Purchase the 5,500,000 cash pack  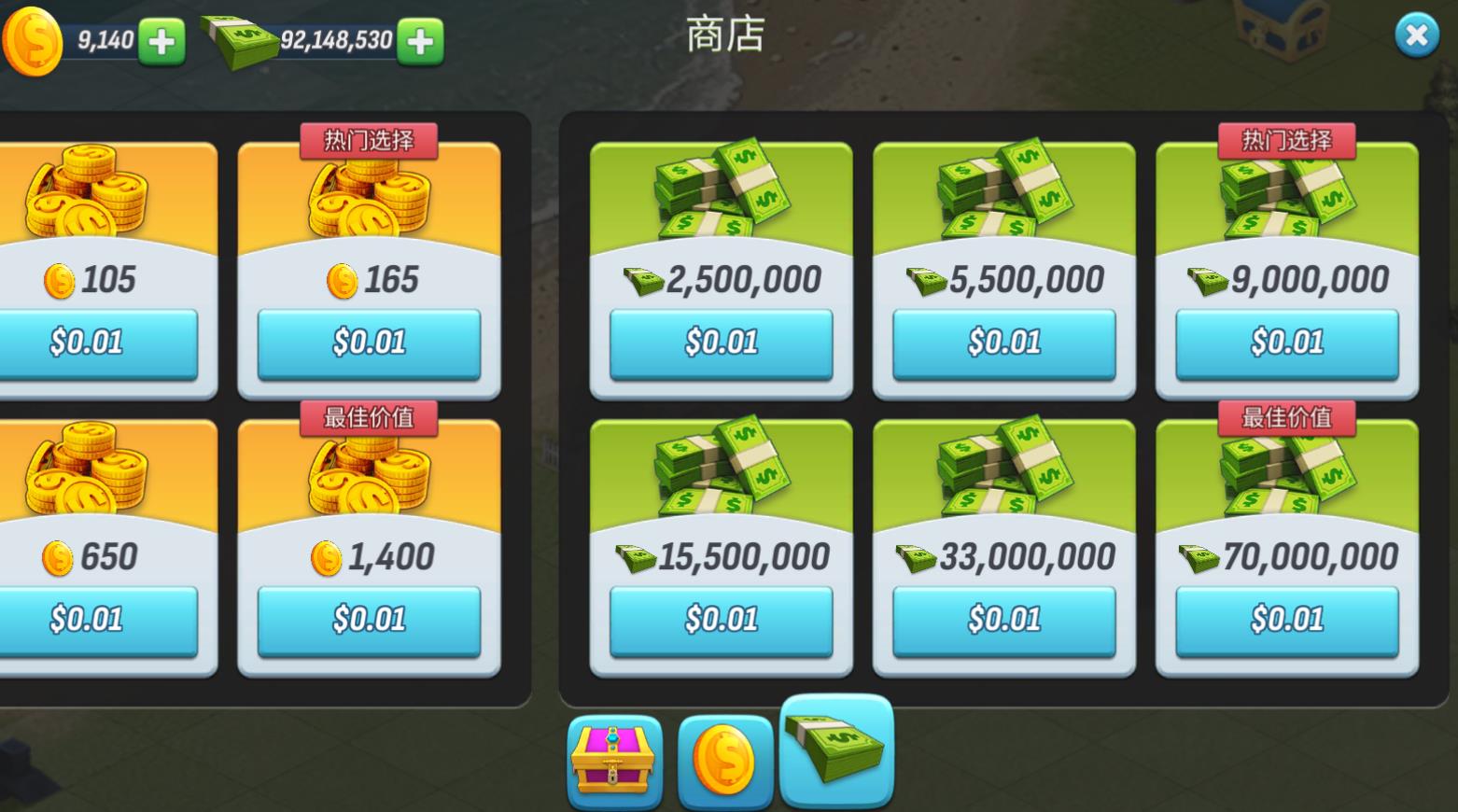point(1003,343)
